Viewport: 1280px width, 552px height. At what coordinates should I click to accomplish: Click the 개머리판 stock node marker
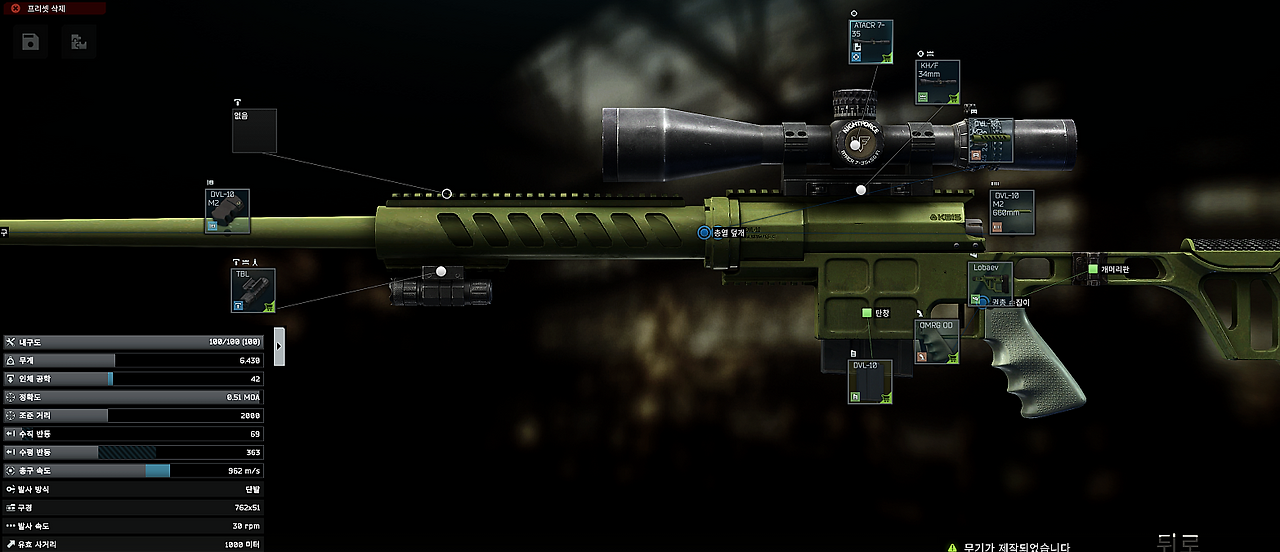(1093, 269)
